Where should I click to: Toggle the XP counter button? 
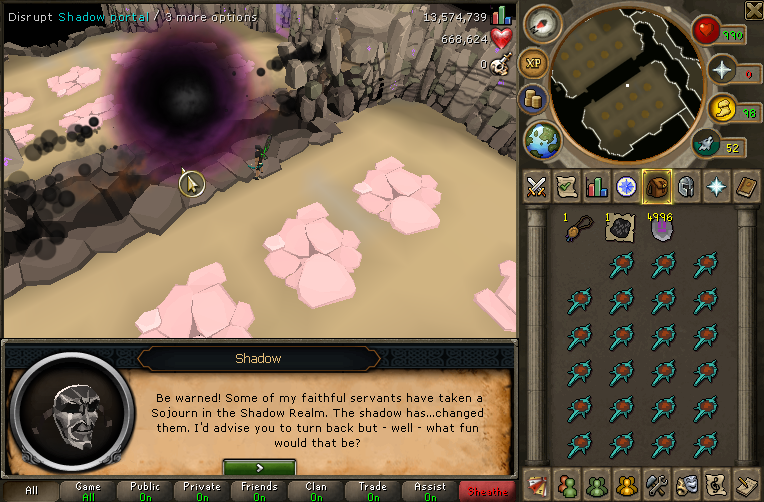[534, 61]
